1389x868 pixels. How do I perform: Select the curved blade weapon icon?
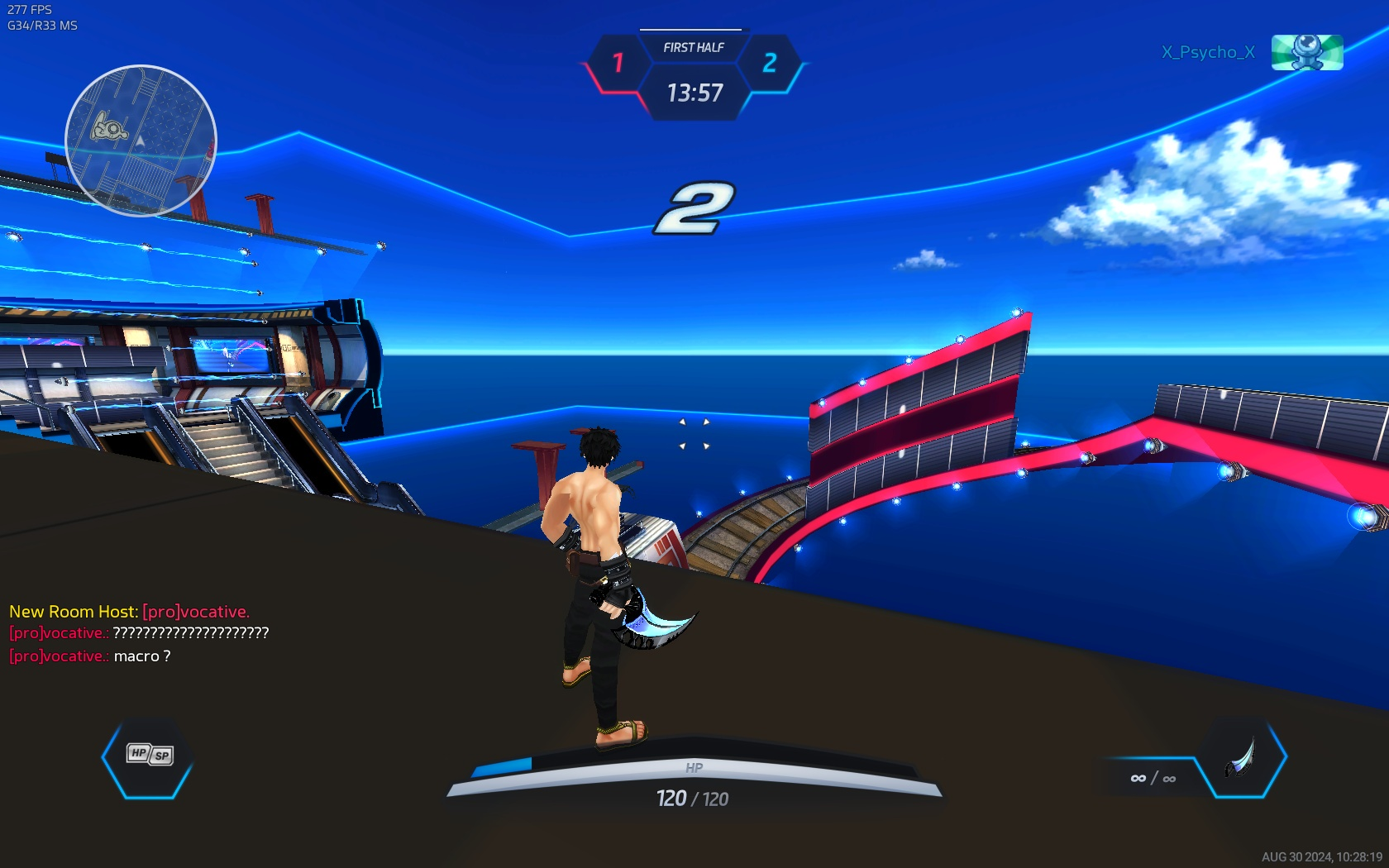coord(1242,757)
